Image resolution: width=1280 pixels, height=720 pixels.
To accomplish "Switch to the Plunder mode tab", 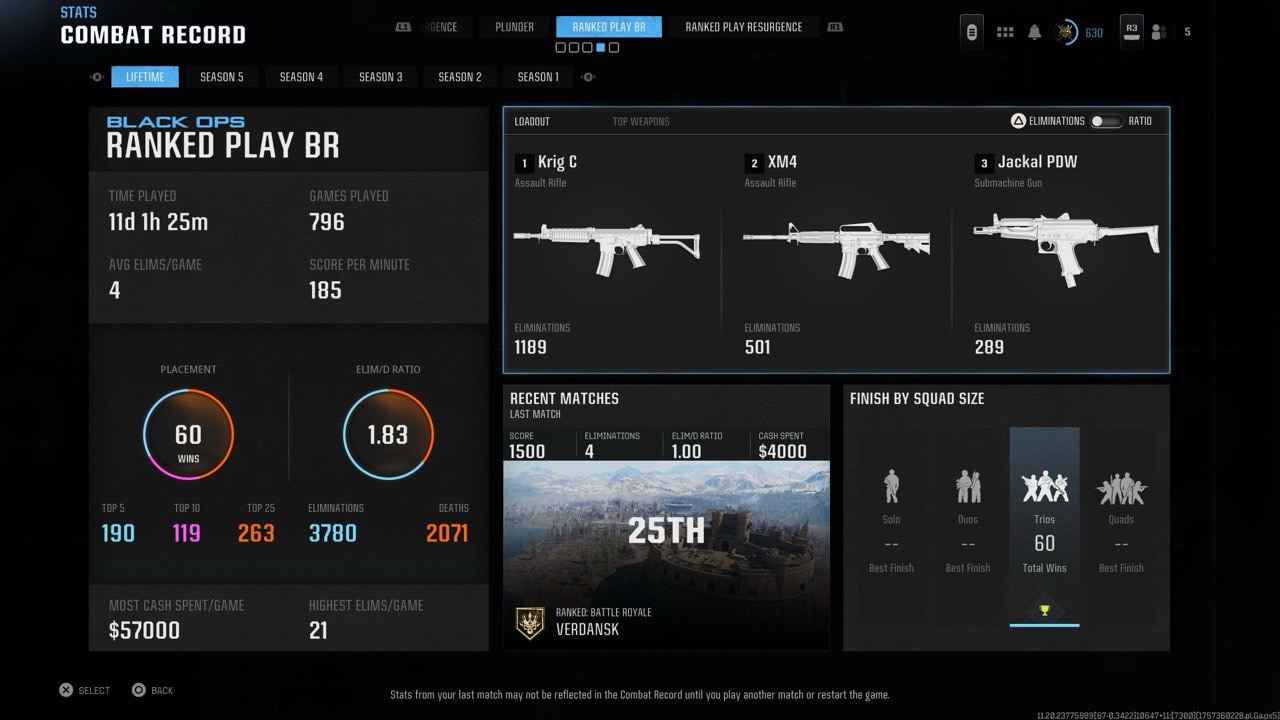I will [514, 27].
